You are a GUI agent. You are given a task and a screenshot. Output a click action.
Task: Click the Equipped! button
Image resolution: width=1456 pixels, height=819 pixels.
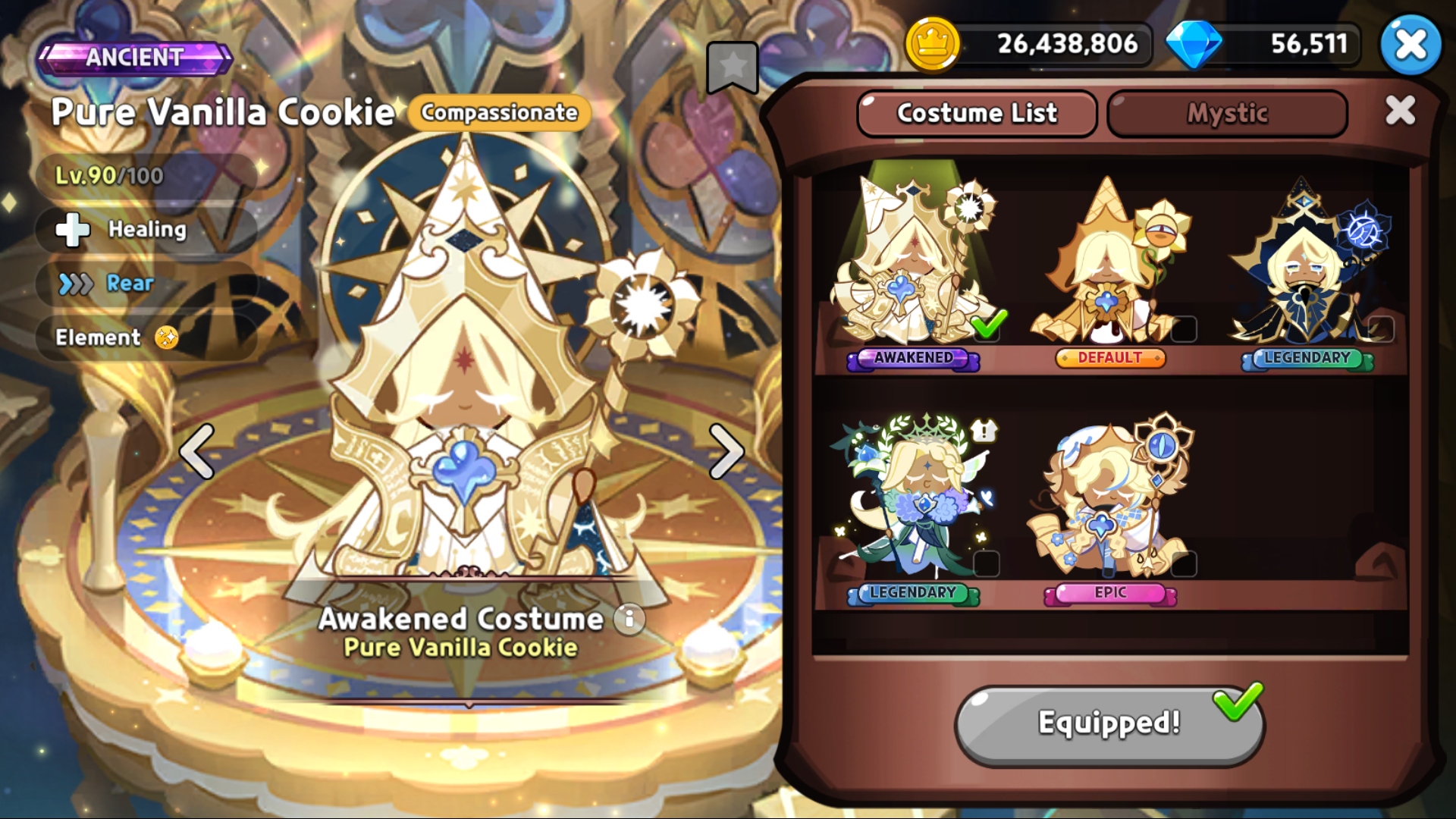click(1109, 723)
